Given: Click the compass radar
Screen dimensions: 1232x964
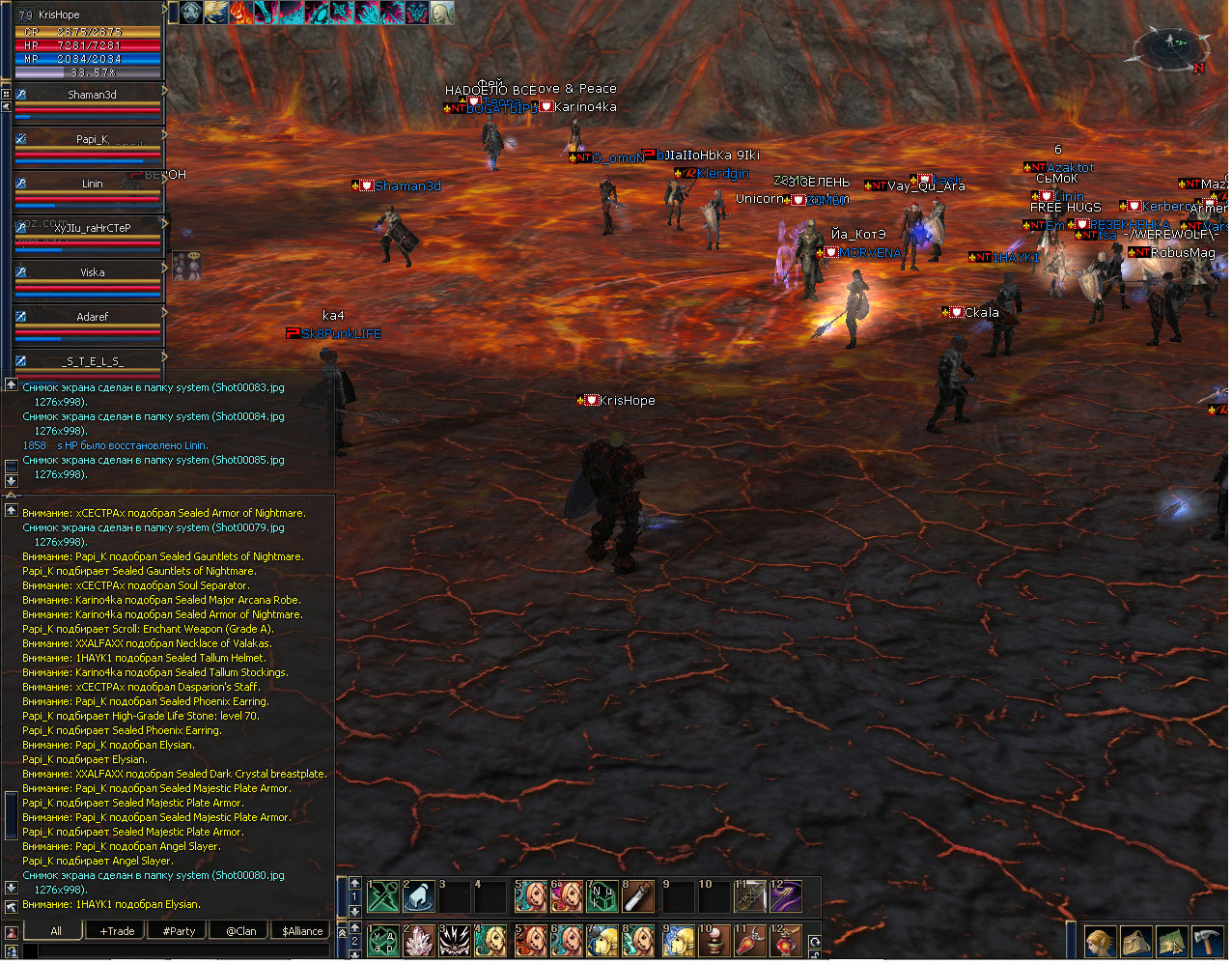Looking at the screenshot, I should 1171,46.
